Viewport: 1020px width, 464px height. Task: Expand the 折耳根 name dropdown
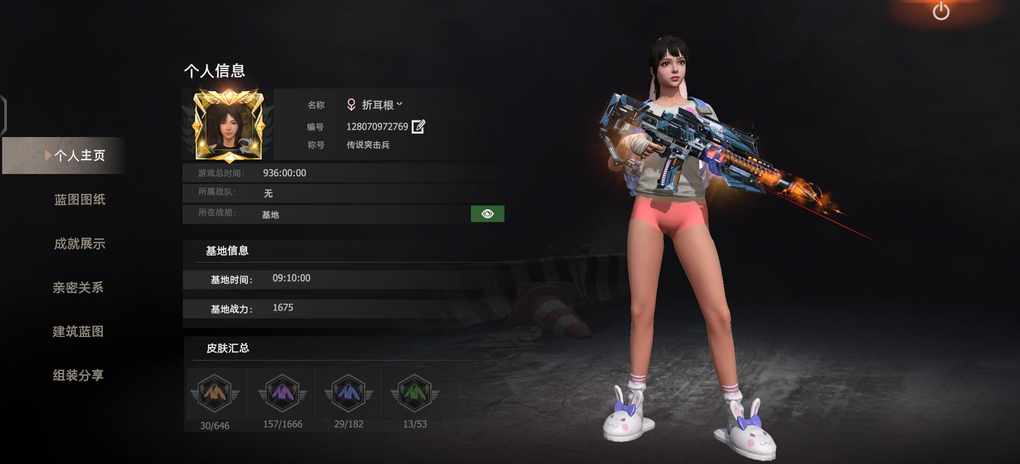(x=399, y=104)
